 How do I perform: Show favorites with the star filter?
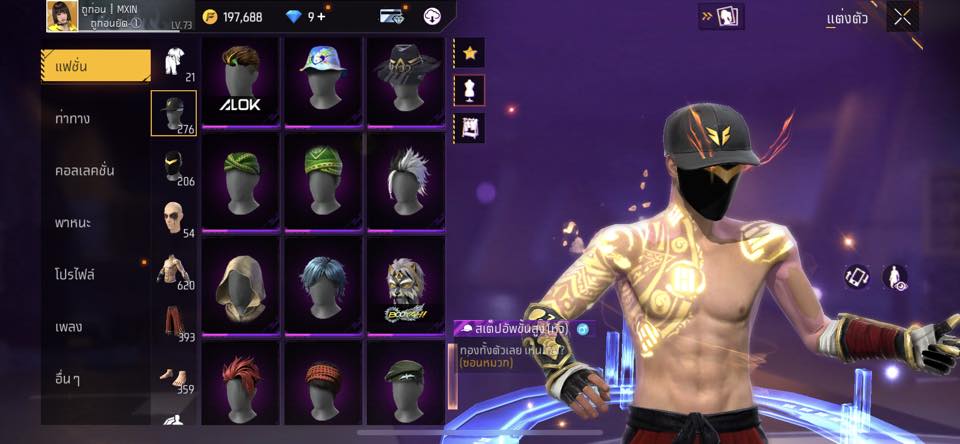[x=469, y=52]
